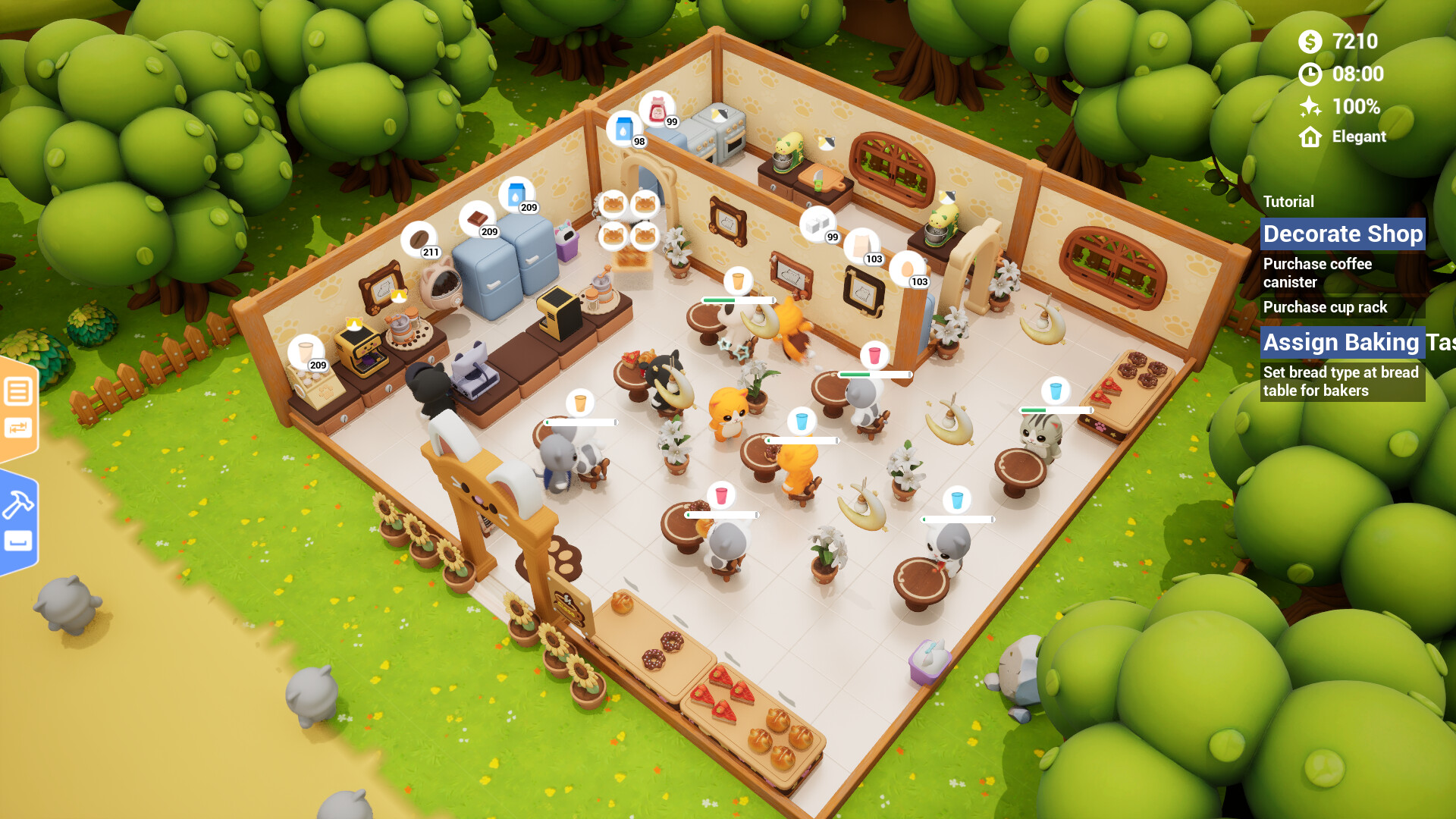1456x819 pixels.
Task: Select the restock/transfer icon on the sidebar
Action: pos(18,426)
